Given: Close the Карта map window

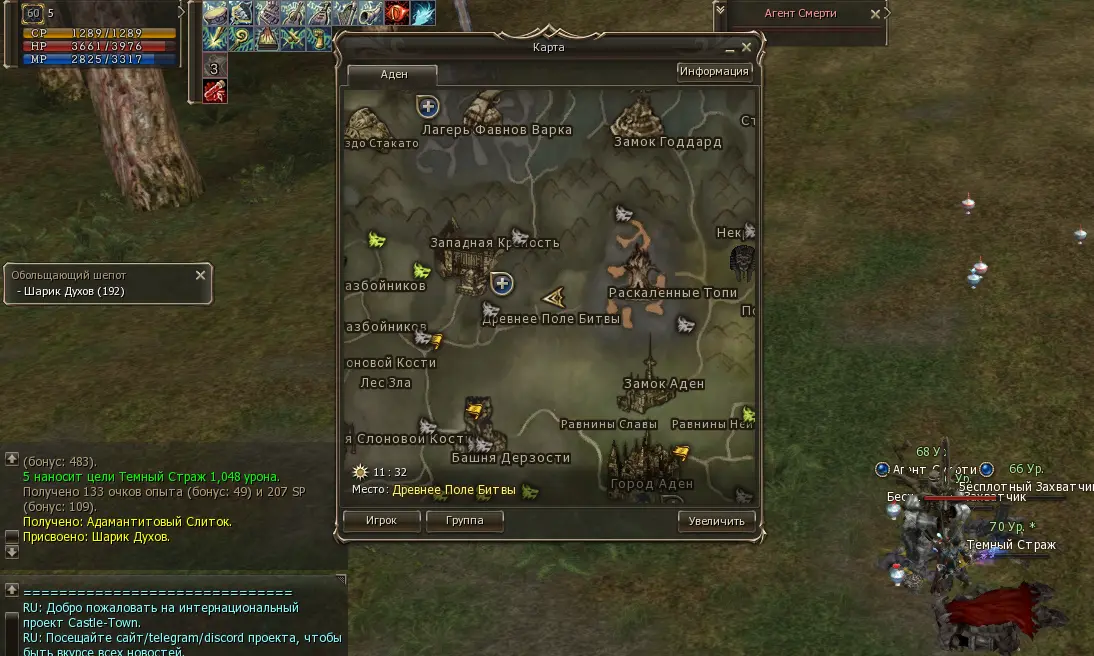Looking at the screenshot, I should point(746,47).
